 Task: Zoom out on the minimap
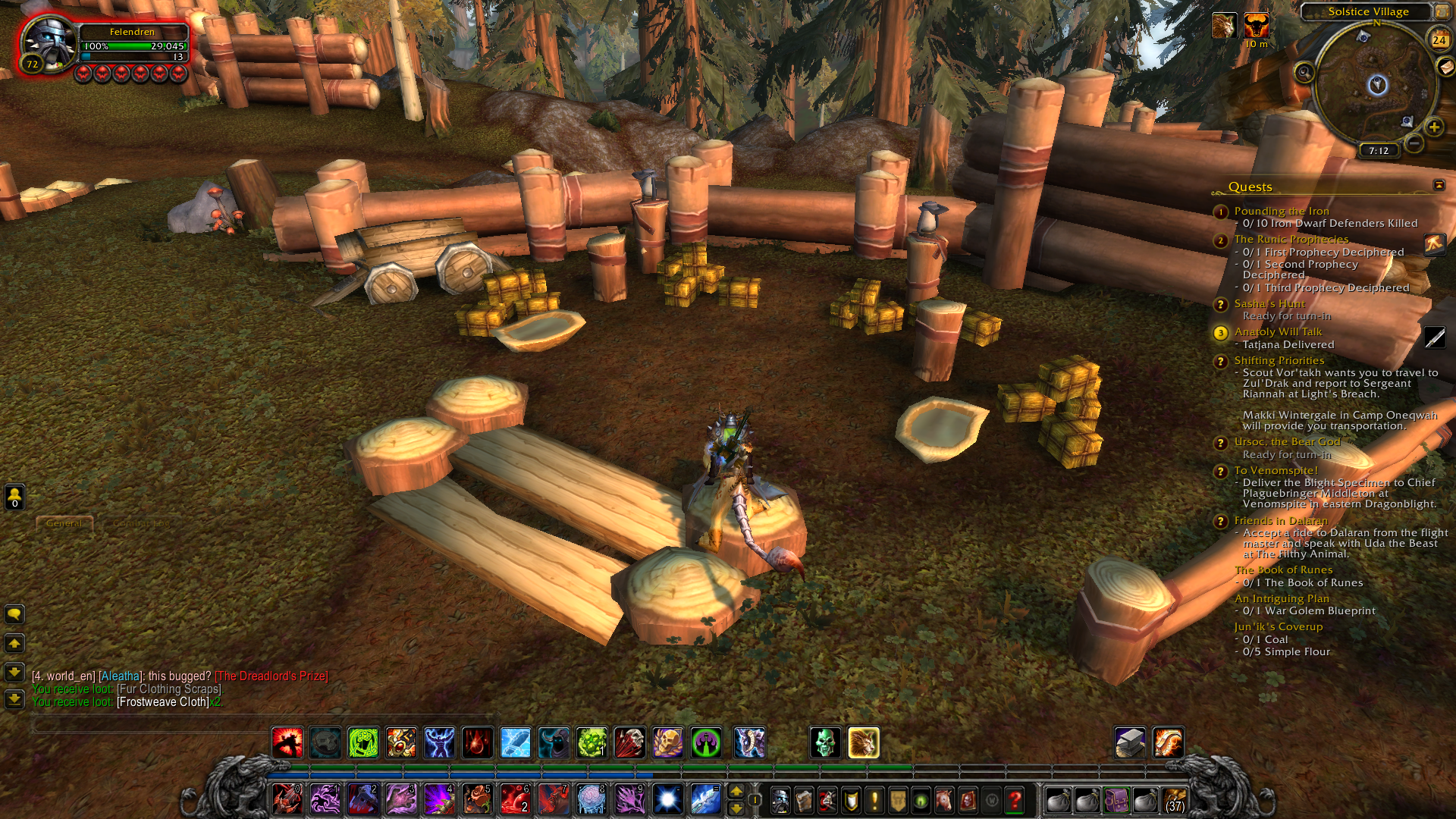[x=1414, y=143]
